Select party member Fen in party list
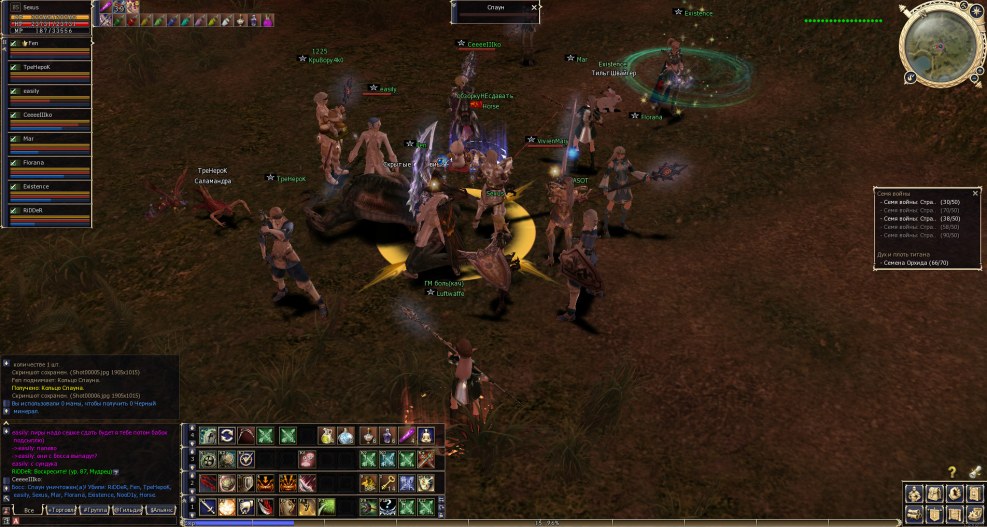Image resolution: width=987 pixels, height=527 pixels. 46,44
